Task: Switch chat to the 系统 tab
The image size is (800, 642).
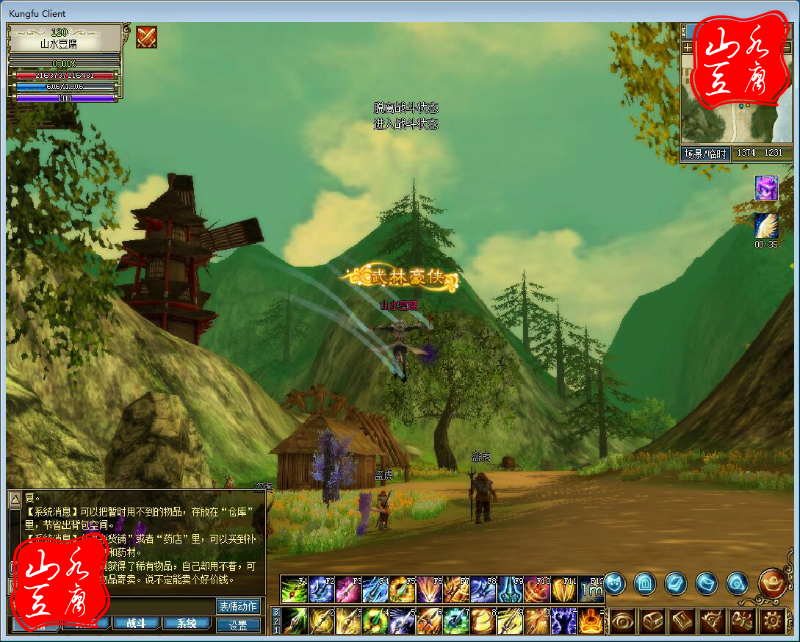Action: click(x=187, y=624)
